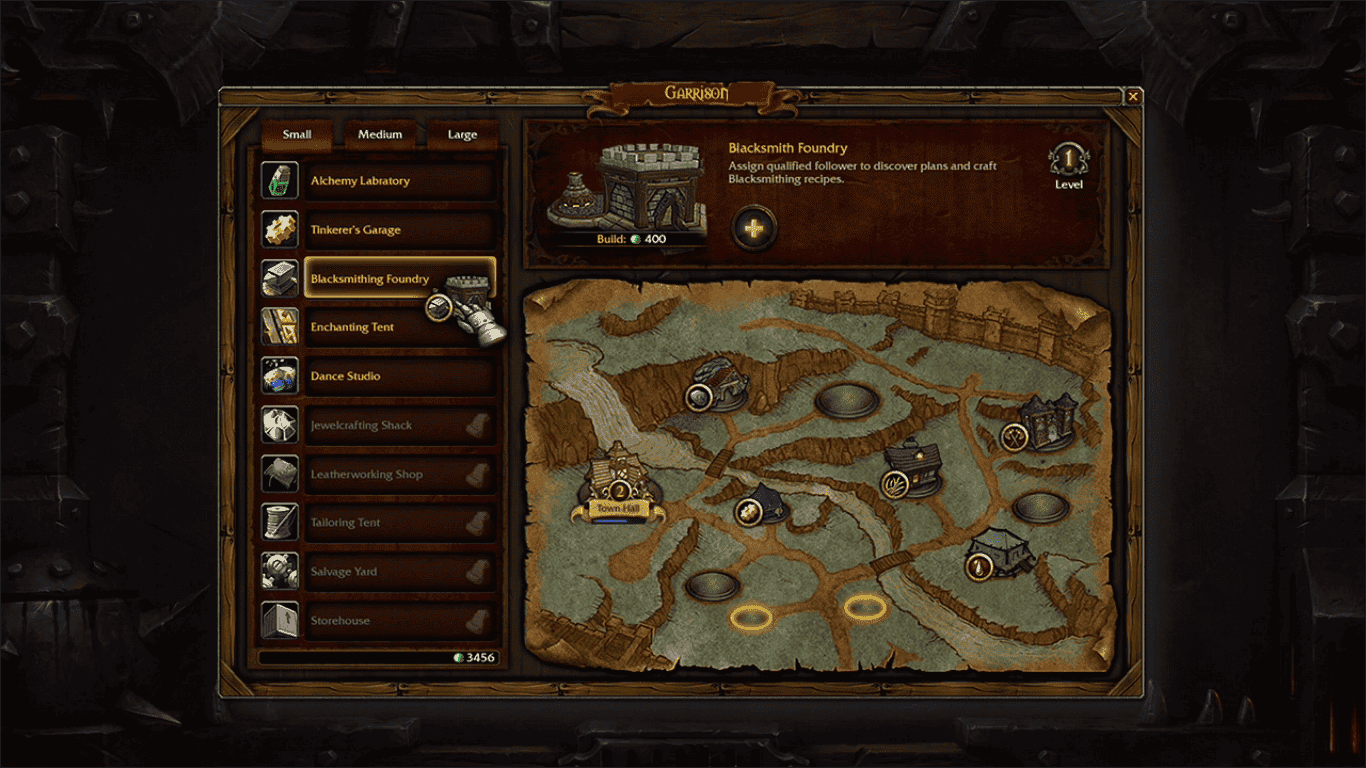Choose the Storehouse building entry
The width and height of the screenshot is (1366, 768).
pyautogui.click(x=400, y=621)
